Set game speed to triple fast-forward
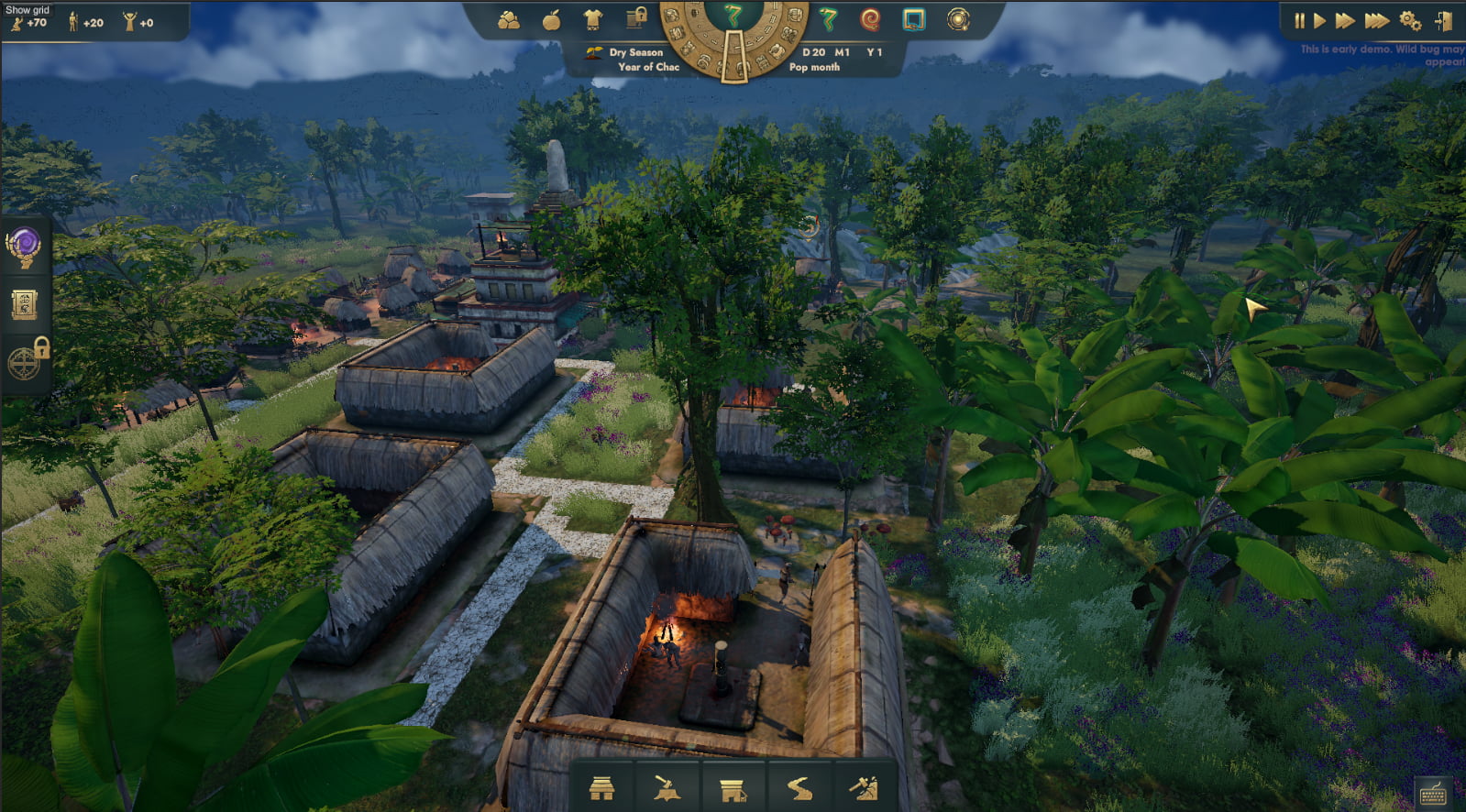The height and width of the screenshot is (812, 1466). 1376,20
